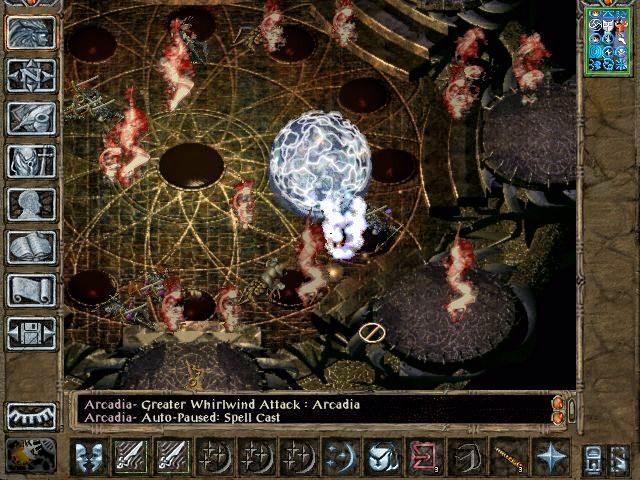Open special abilities with the star icon
This screenshot has height=480, width=640.
(551, 457)
